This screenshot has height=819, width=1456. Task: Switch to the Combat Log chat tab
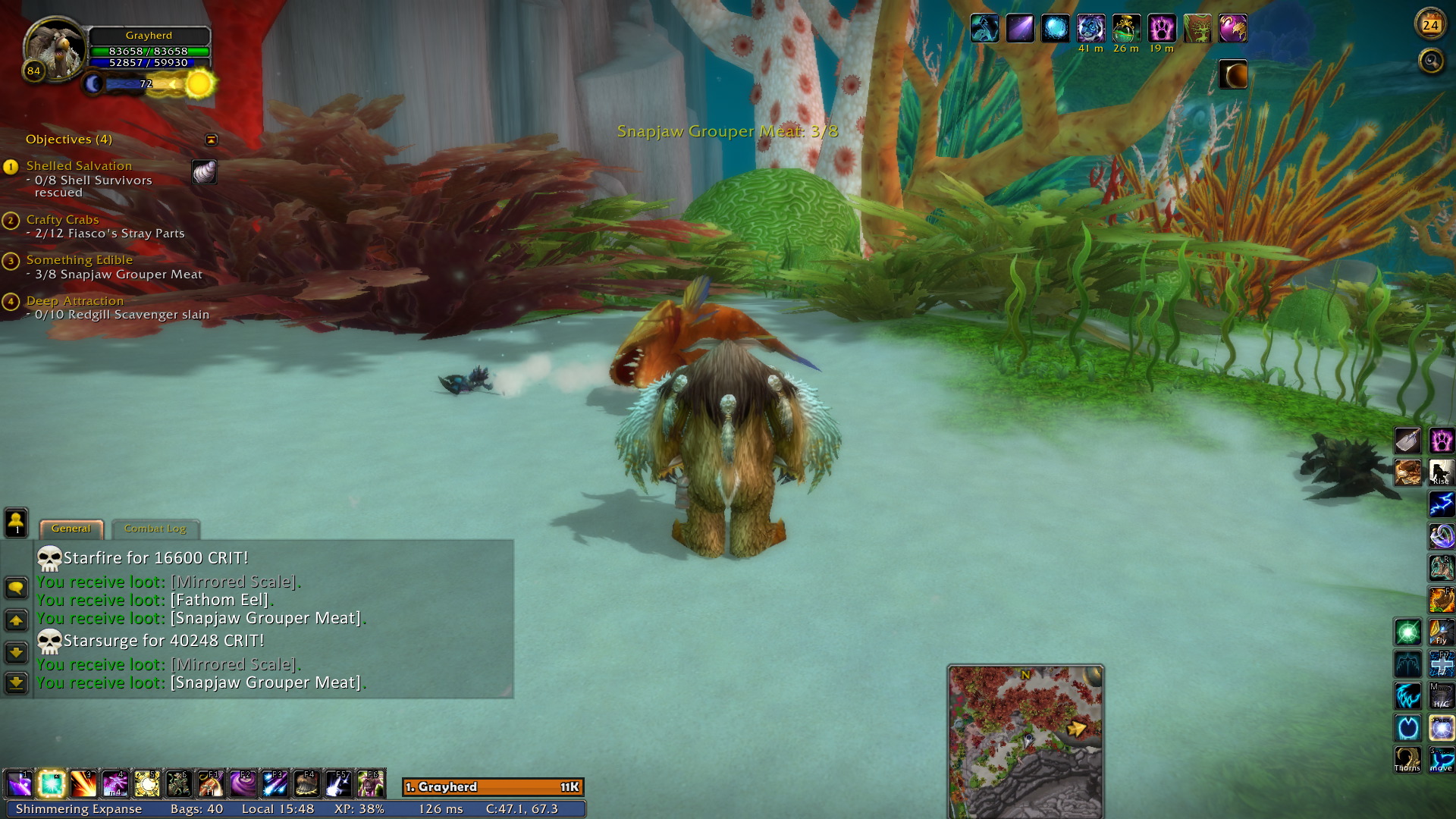click(x=155, y=529)
